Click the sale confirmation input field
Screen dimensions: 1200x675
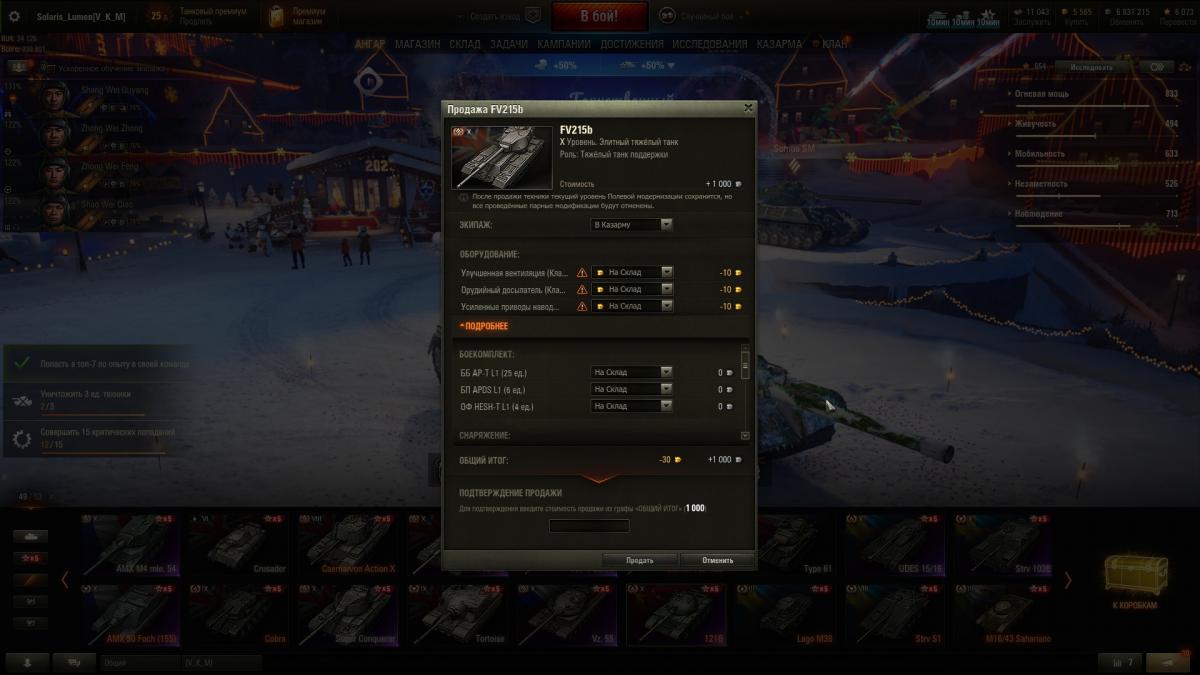[590, 526]
